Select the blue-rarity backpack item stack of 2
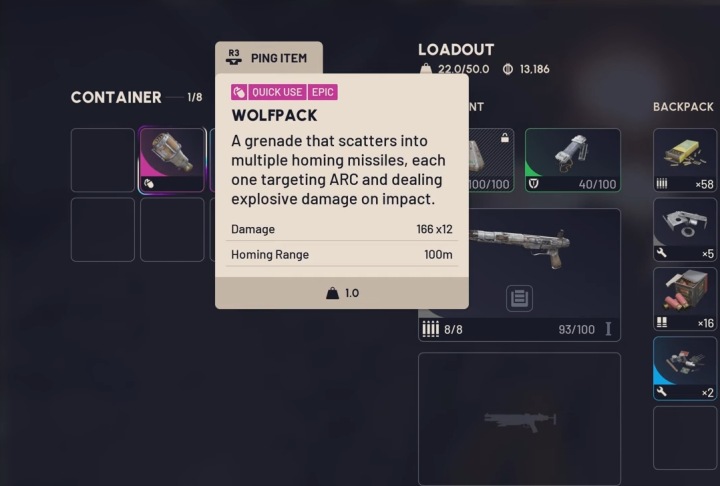The image size is (720, 486). (685, 368)
